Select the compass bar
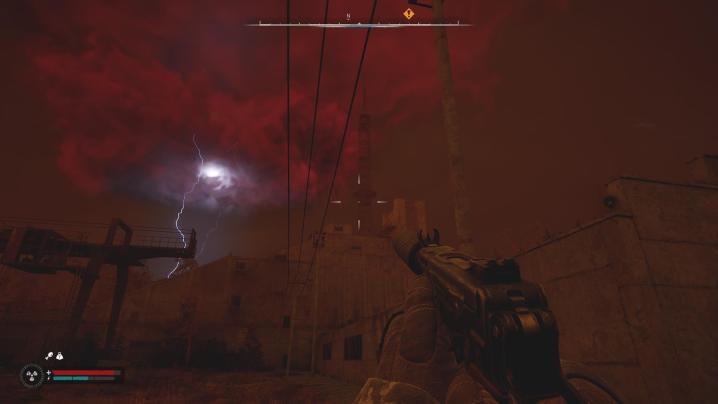 [x=358, y=23]
